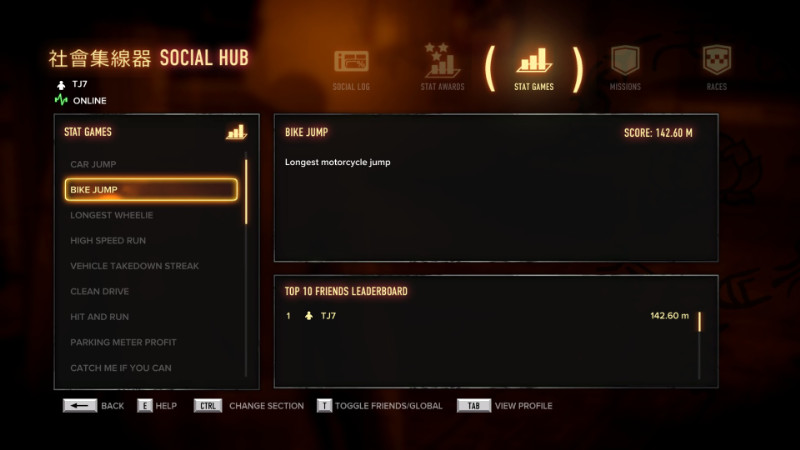Choose the Clean Drive stat game
The width and height of the screenshot is (800, 450).
click(150, 292)
